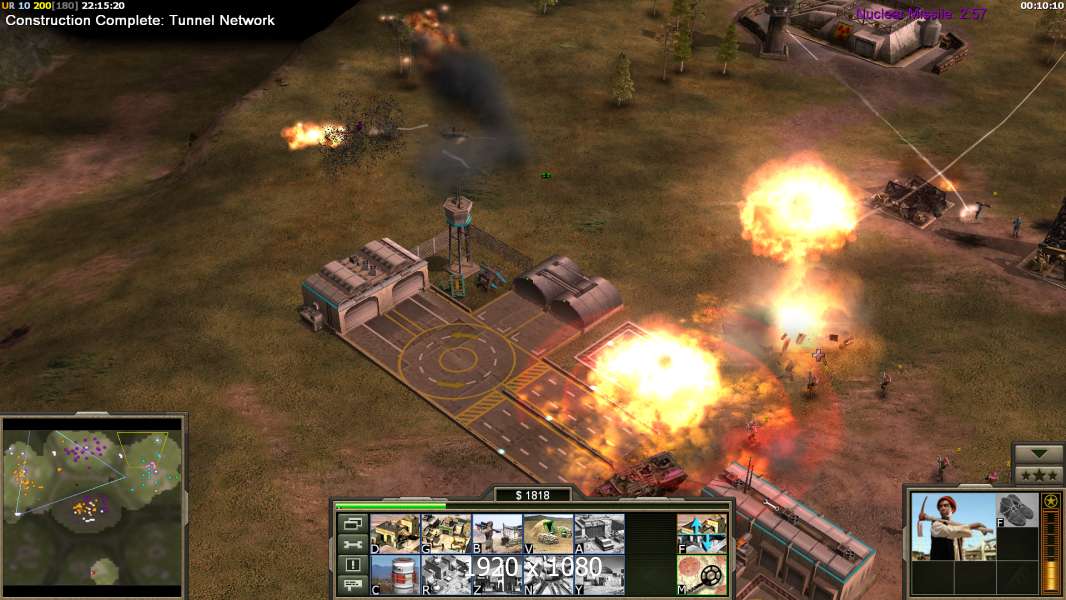
Task: Select the Tunnel Network build icon V
Action: [x=548, y=534]
